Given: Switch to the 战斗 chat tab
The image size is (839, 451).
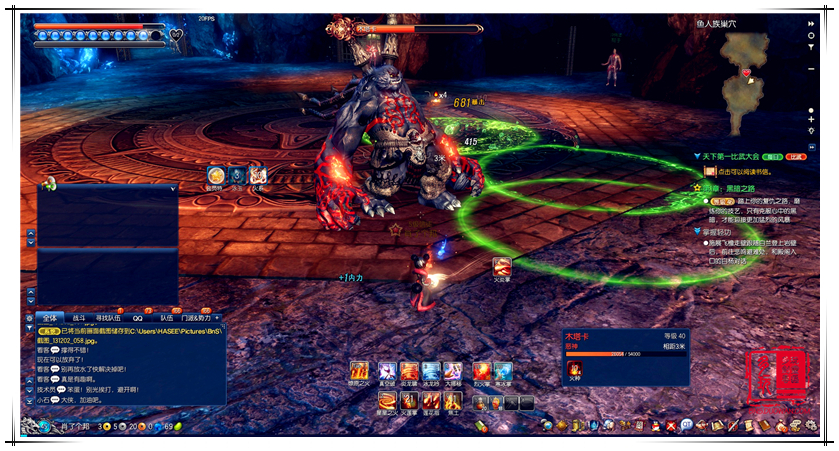Looking at the screenshot, I should (79, 318).
